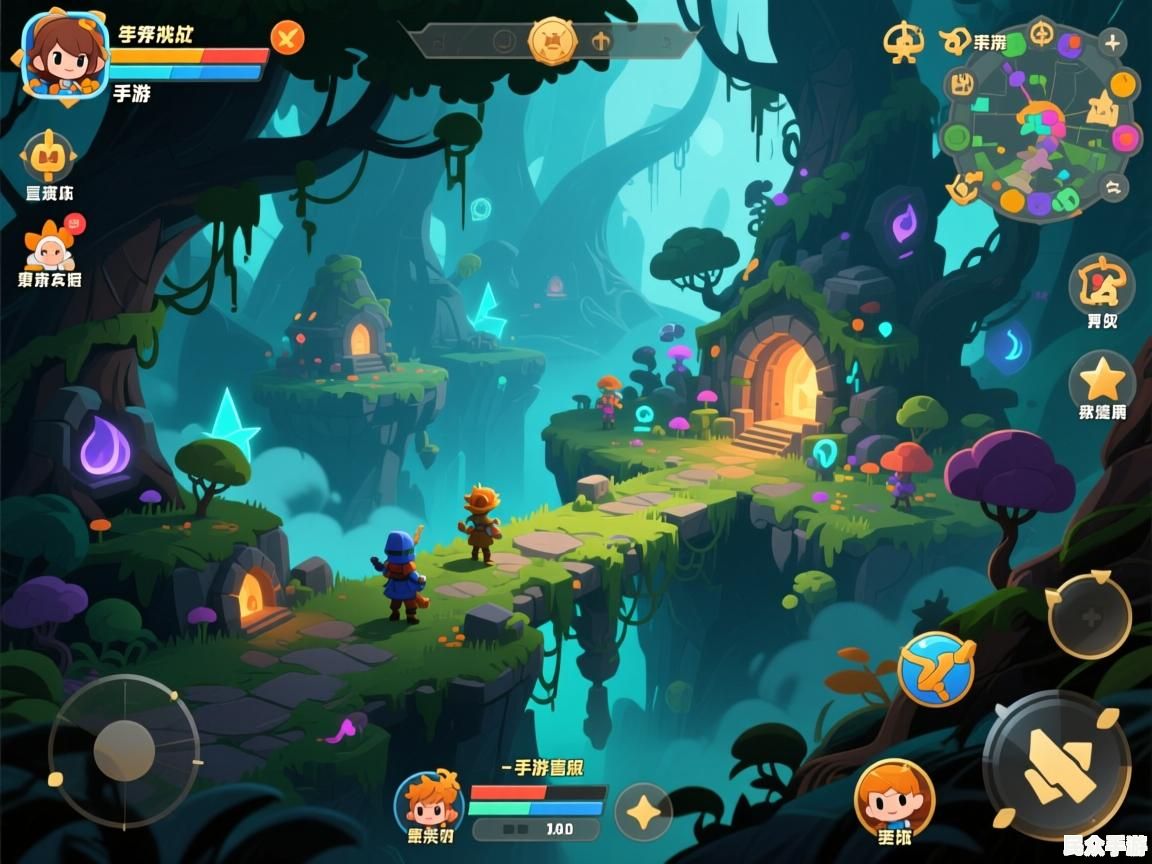Viewport: 1152px width, 864px height.
Task: Tap the orange calendar badge icon on left
Action: pyautogui.click(x=47, y=156)
